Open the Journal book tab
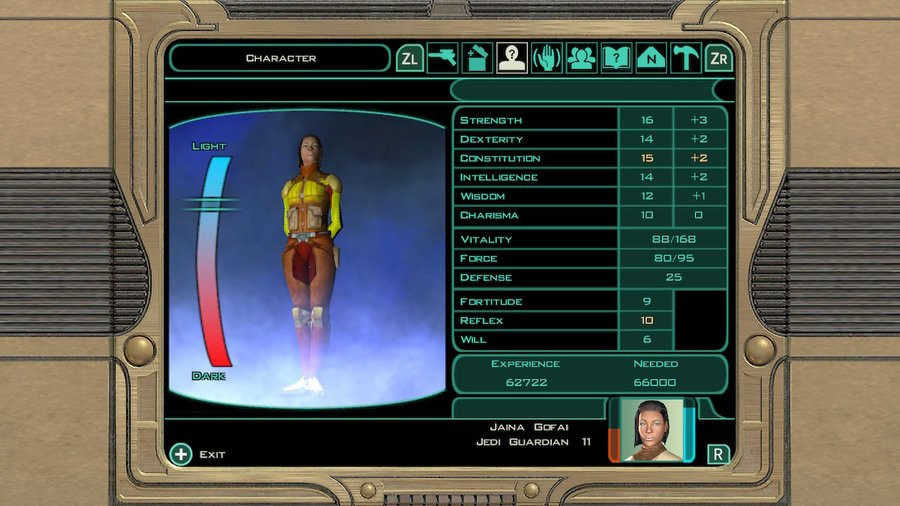This screenshot has width=900, height=506. [616, 58]
